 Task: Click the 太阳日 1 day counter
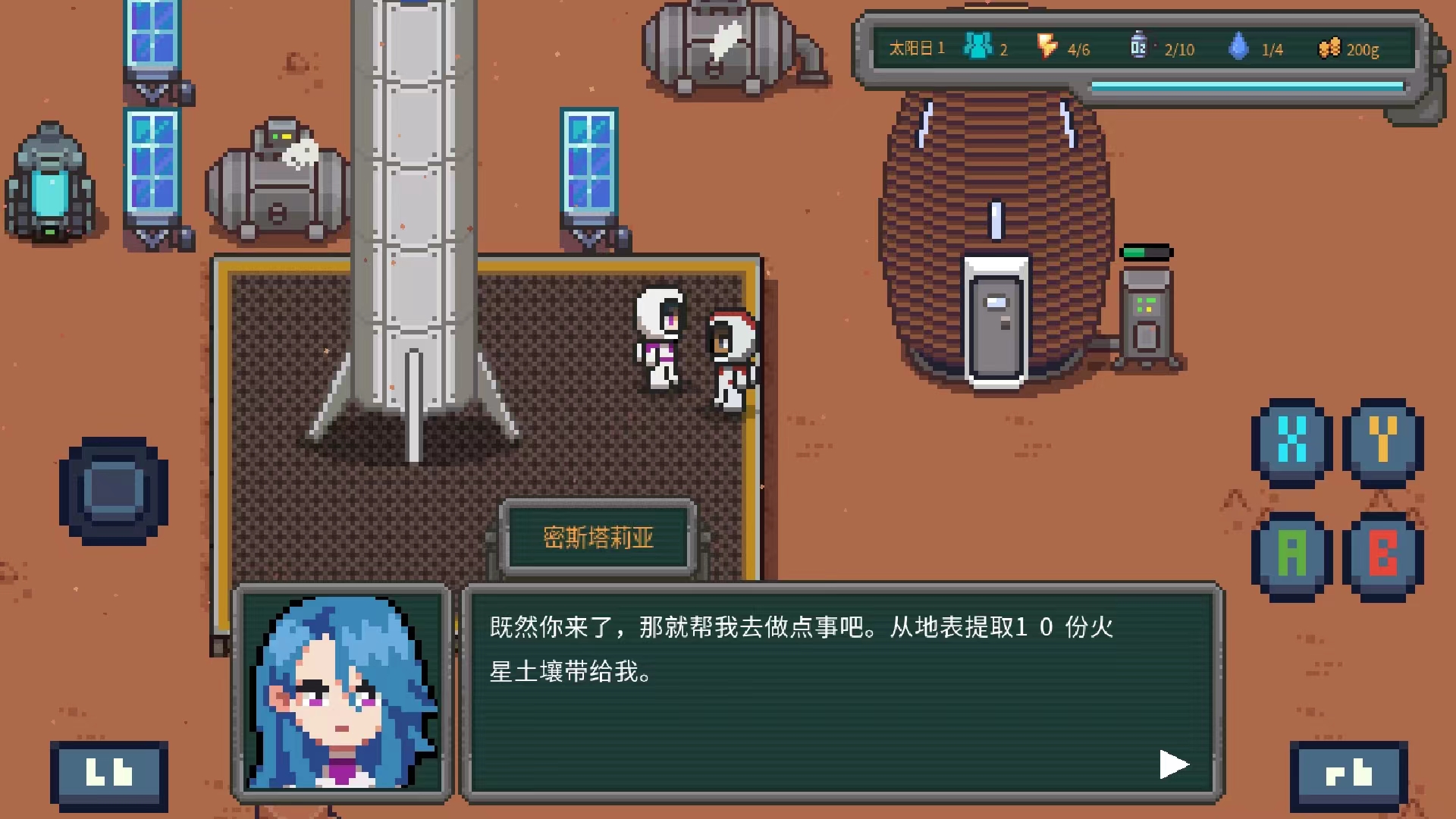coord(916,48)
